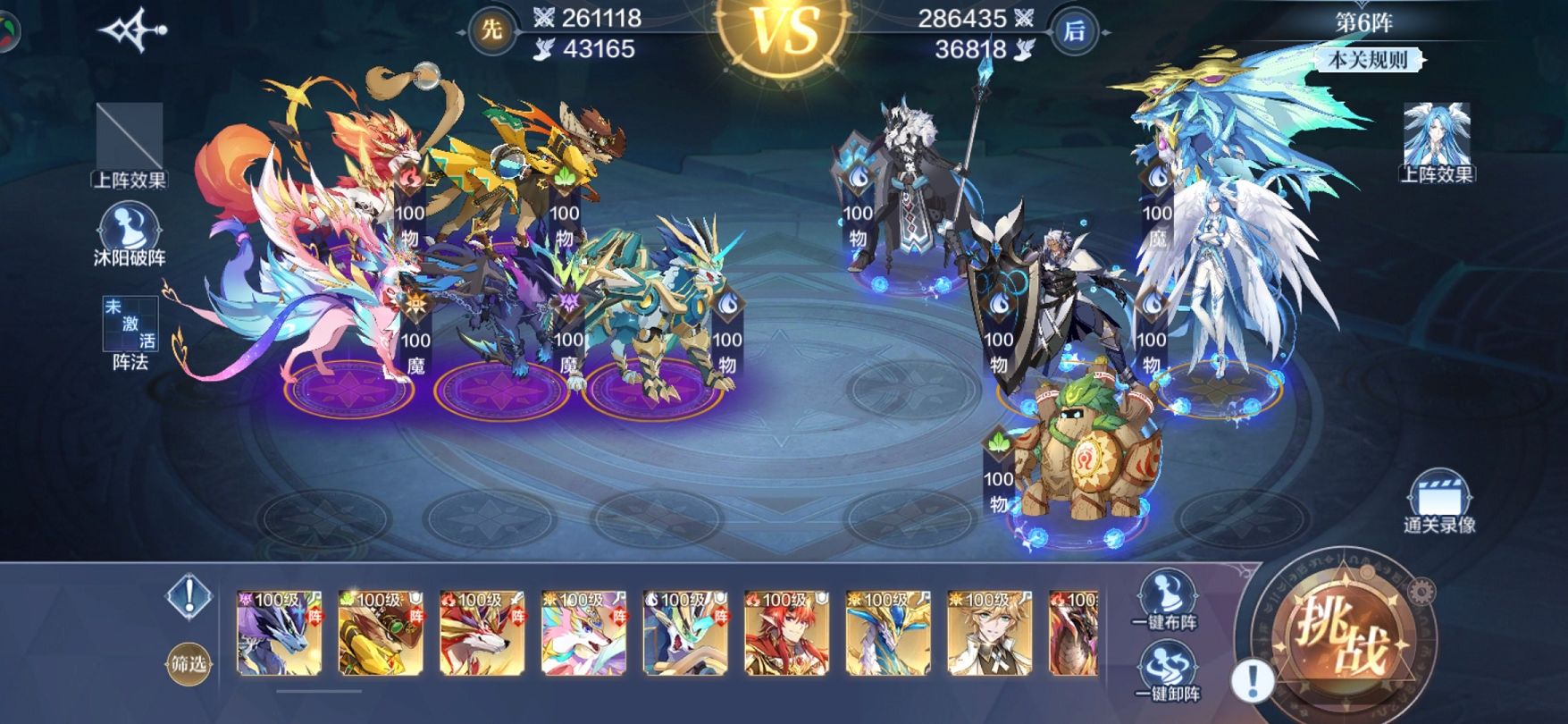This screenshot has width=1568, height=724.
Task: Open the unactivated 阵法 formation grid
Action: click(130, 333)
